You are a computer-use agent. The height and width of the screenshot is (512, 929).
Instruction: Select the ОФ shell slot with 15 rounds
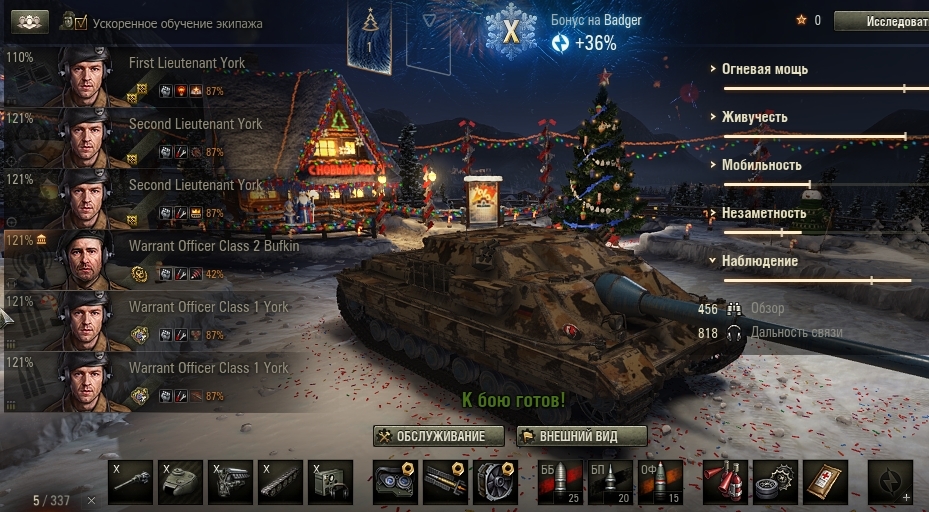[x=660, y=483]
